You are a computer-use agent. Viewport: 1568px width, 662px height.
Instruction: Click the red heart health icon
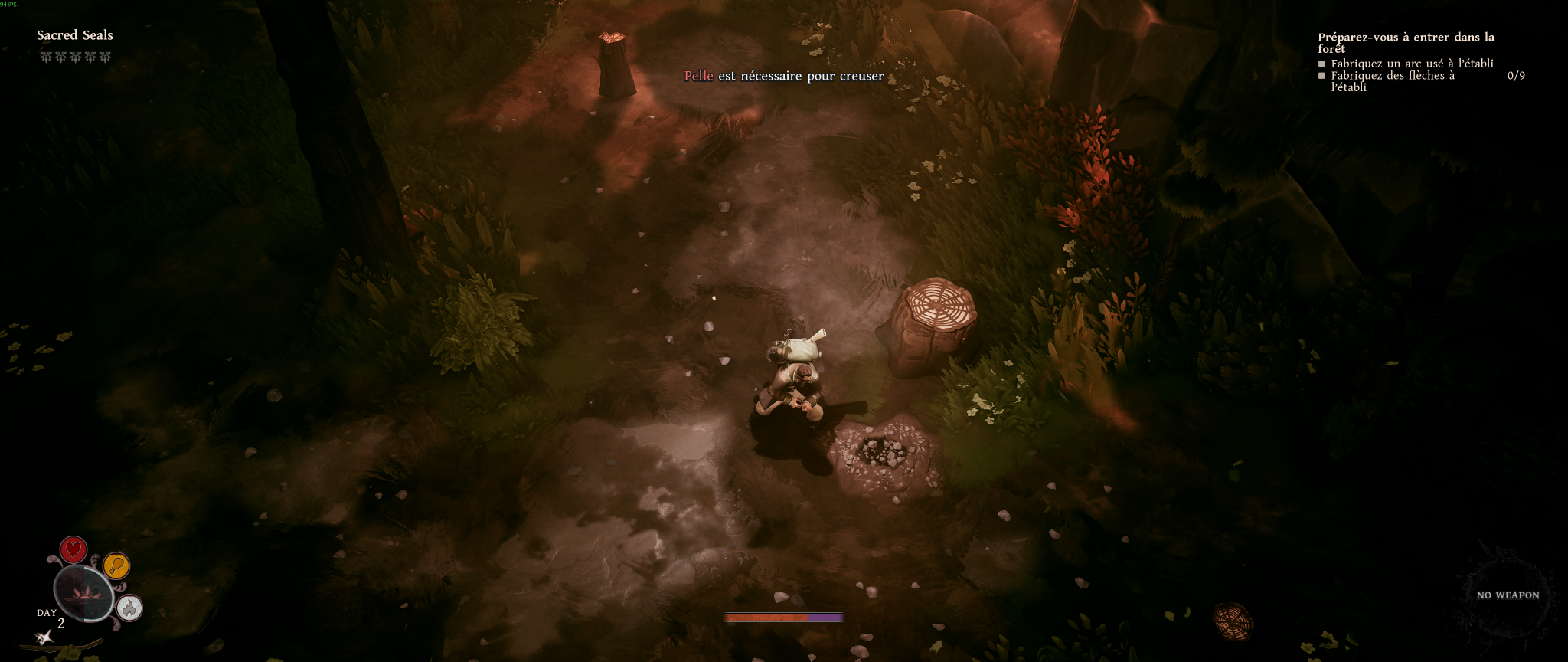73,549
